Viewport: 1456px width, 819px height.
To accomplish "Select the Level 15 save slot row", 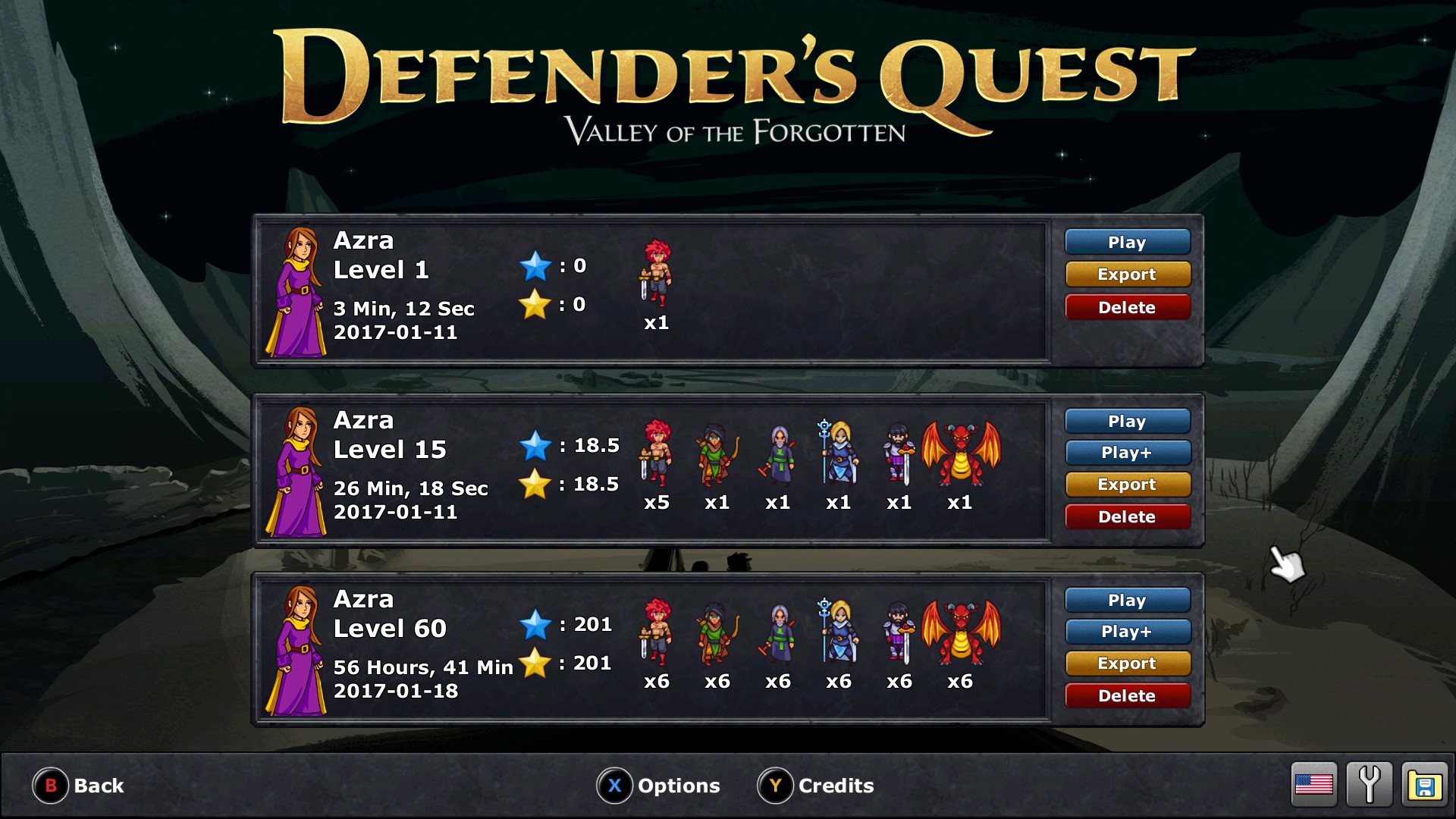I will tap(652, 470).
